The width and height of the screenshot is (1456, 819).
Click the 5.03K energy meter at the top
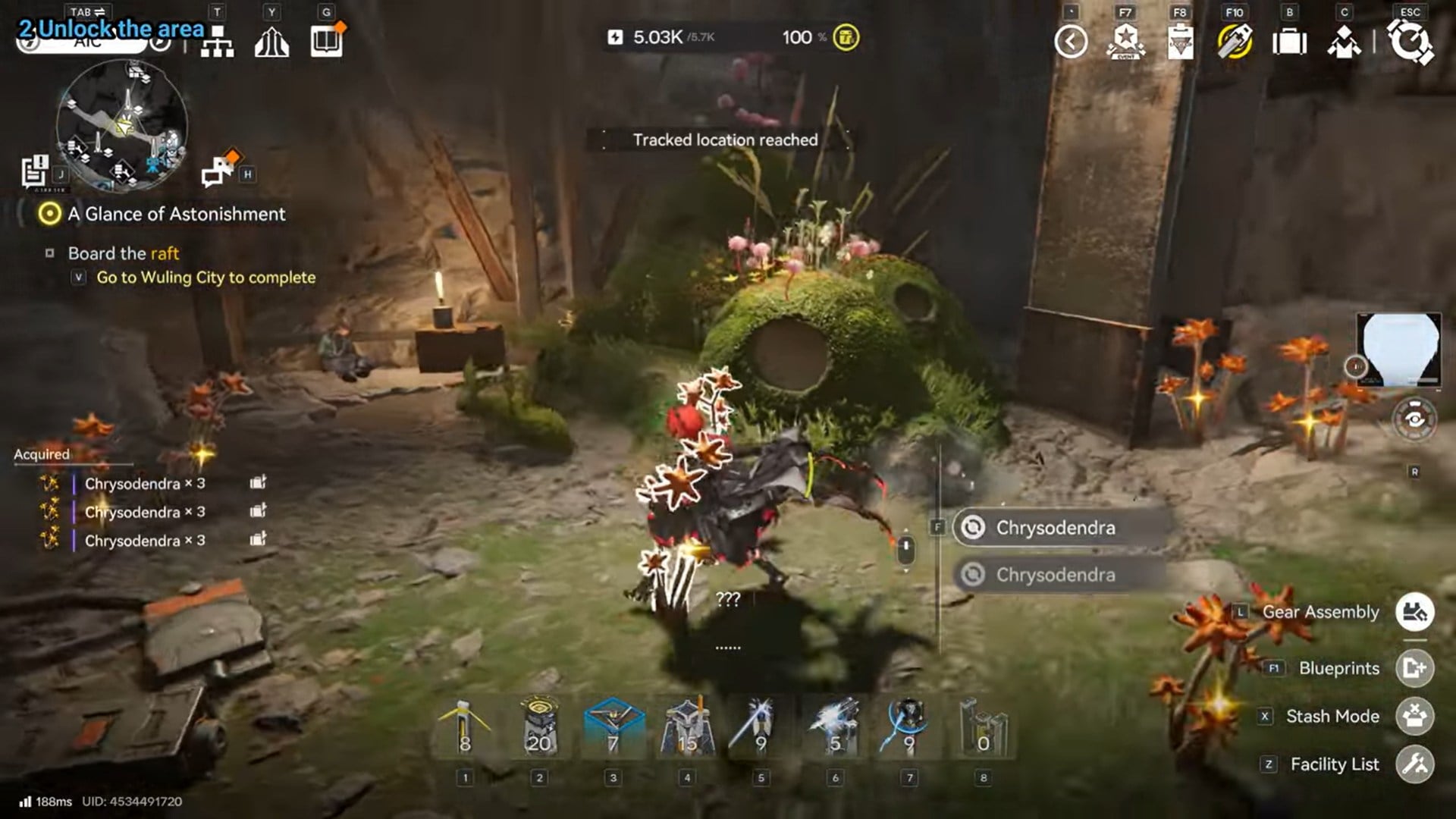click(x=658, y=37)
